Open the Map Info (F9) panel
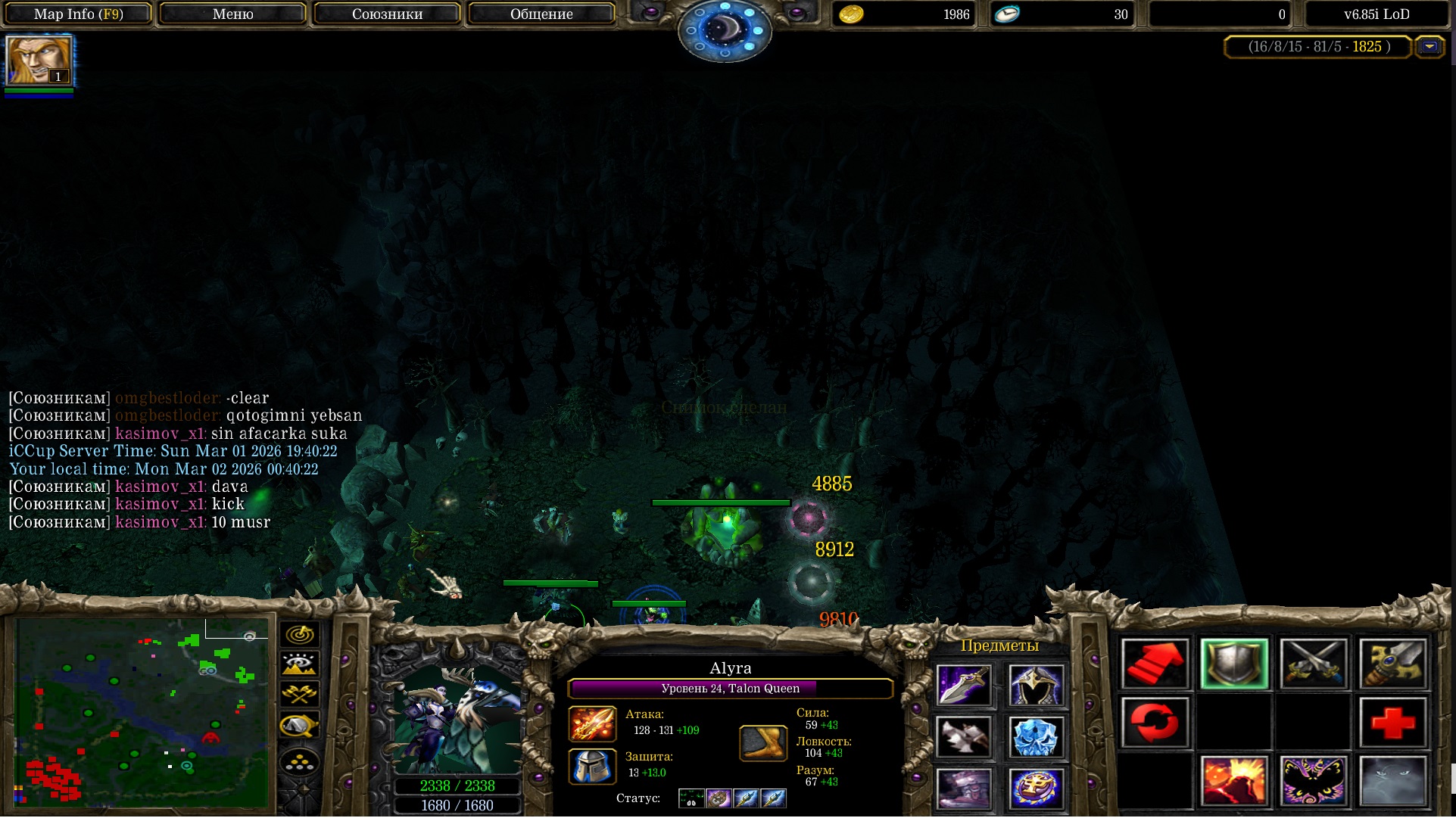The image size is (1456, 818). (79, 14)
